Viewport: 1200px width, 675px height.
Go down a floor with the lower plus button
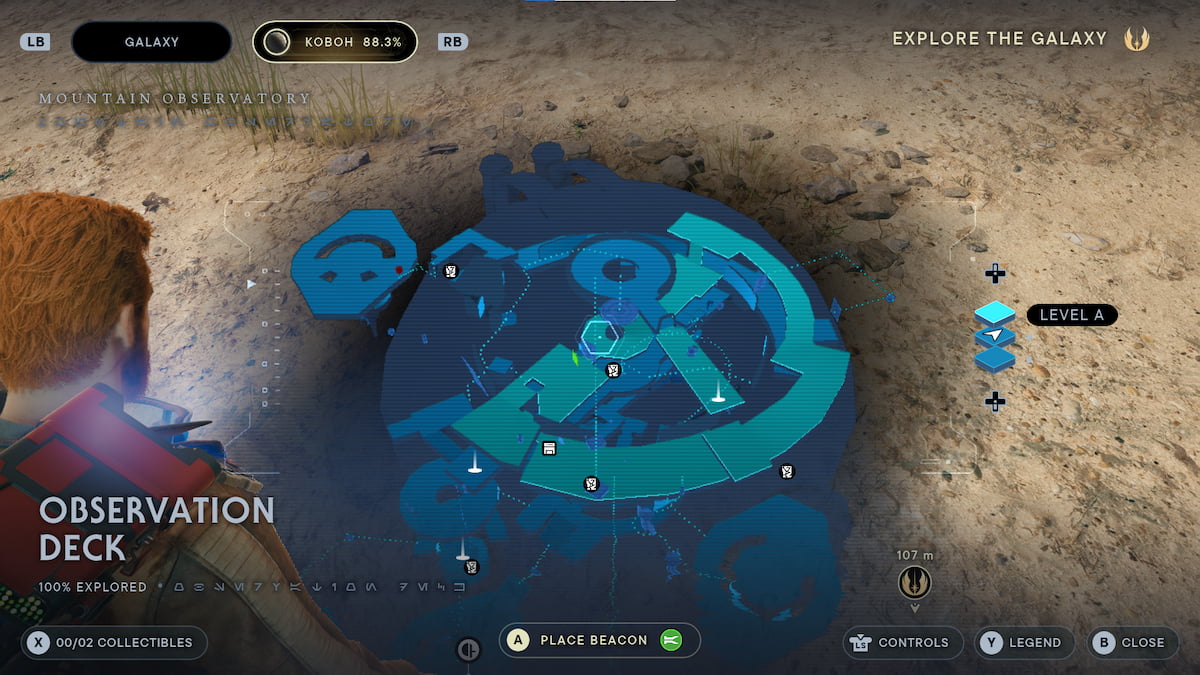pyautogui.click(x=995, y=401)
